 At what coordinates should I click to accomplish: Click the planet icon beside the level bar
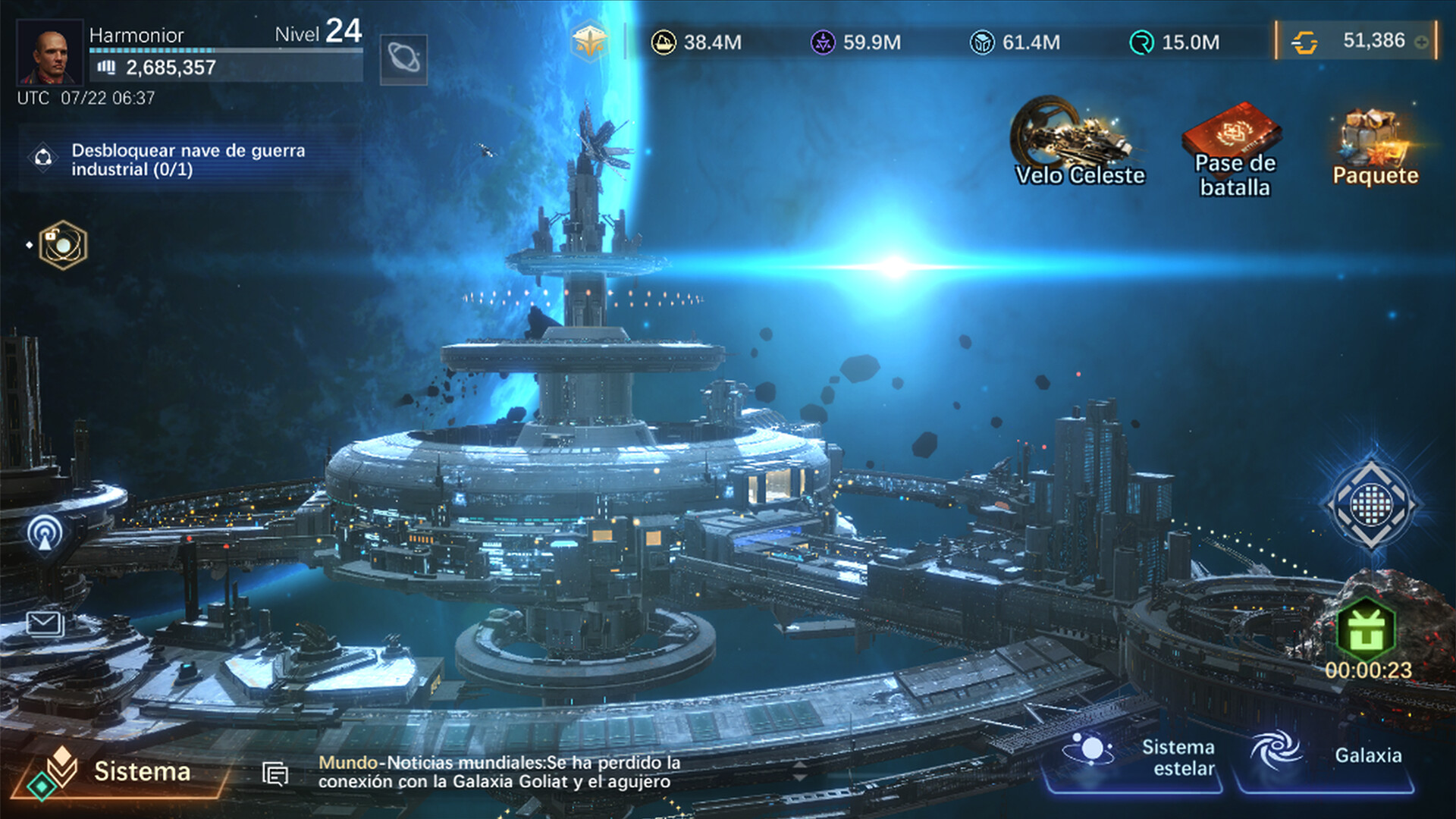tap(403, 58)
